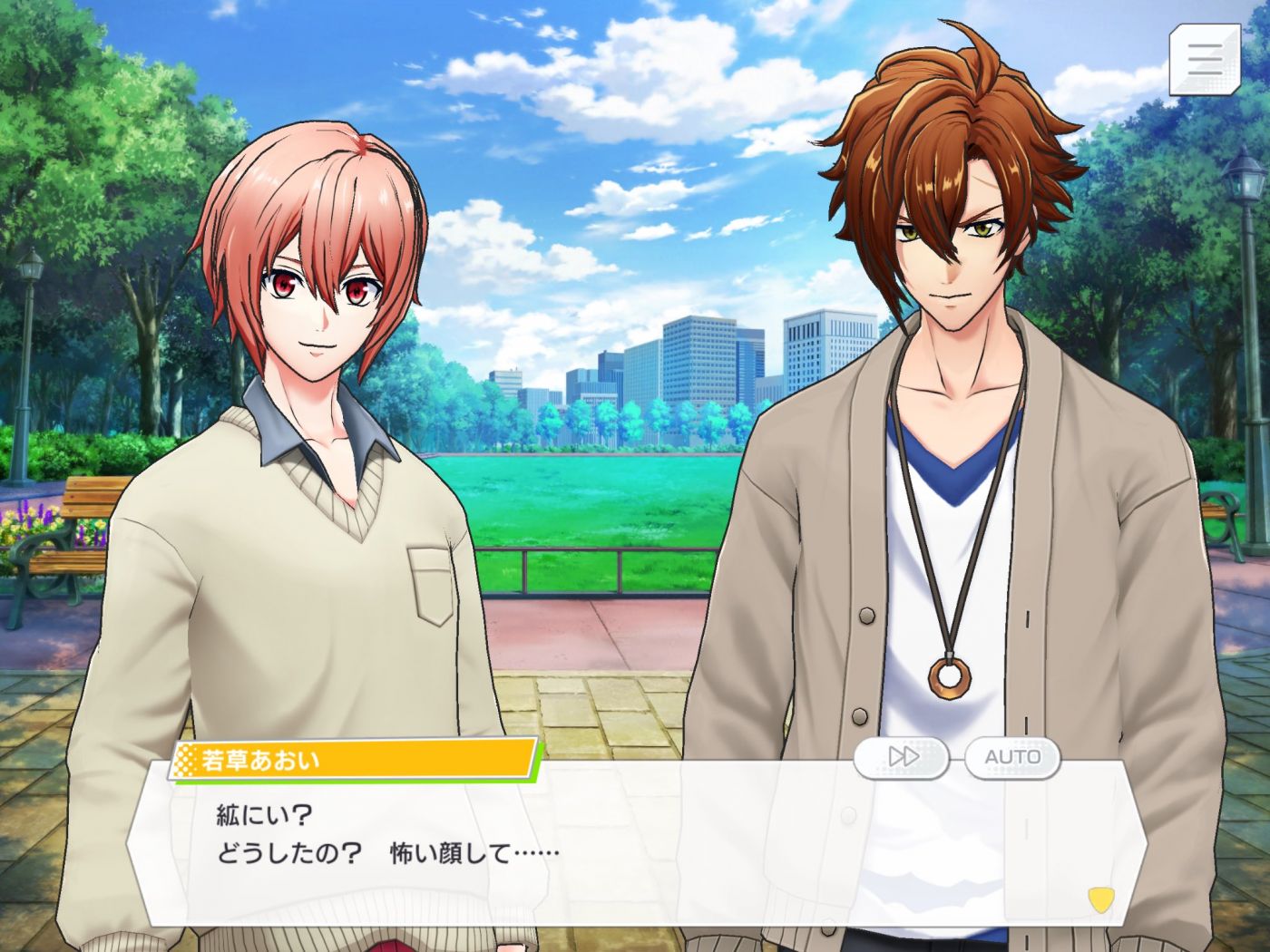Viewport: 1270px width, 952px height.
Task: Advance dialogue with the yellow arrow indicator
Action: click(x=1100, y=899)
